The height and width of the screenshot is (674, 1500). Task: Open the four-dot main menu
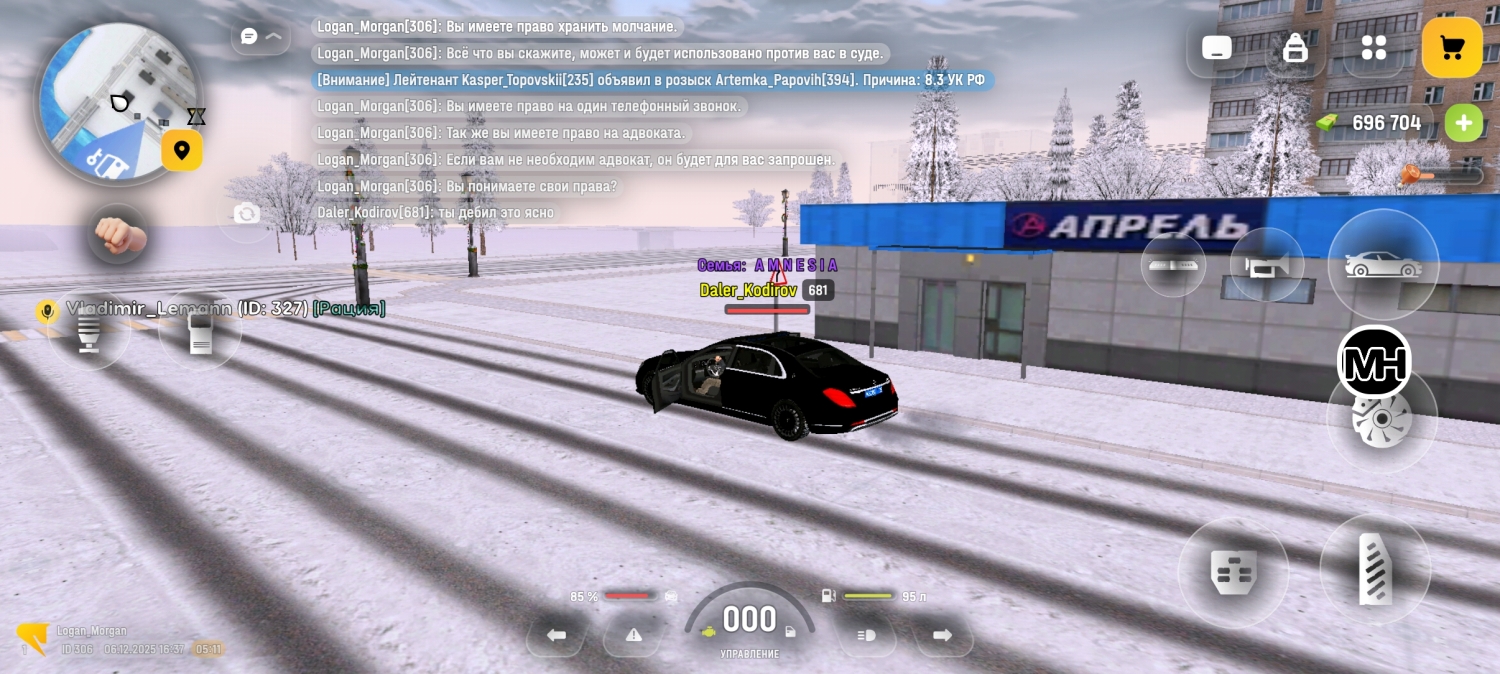(1374, 47)
